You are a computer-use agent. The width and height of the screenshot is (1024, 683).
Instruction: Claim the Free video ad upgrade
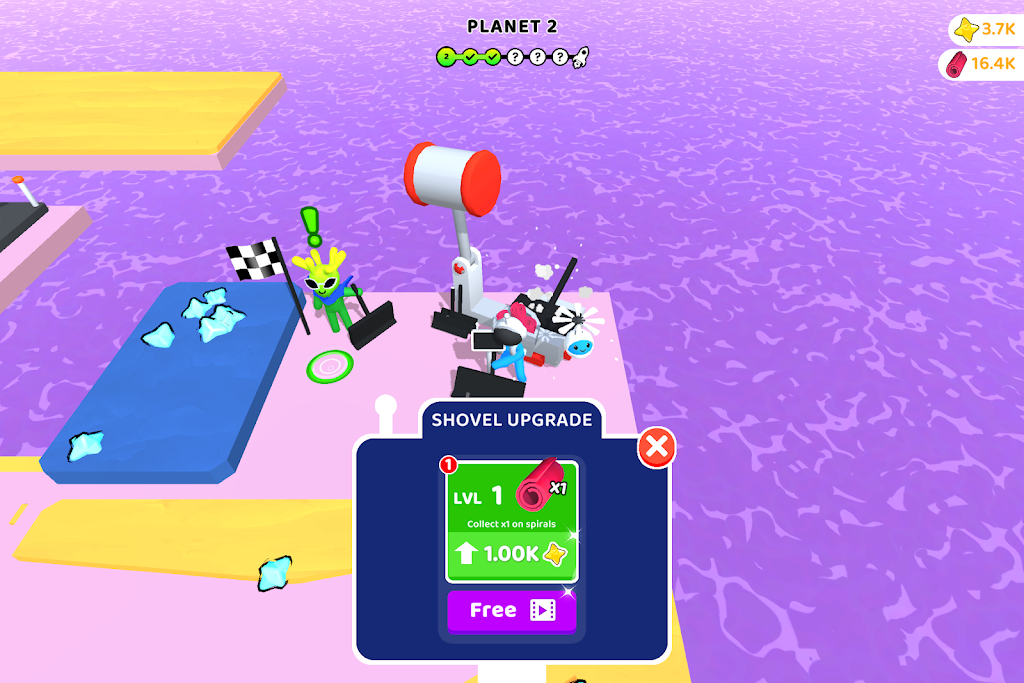click(511, 610)
